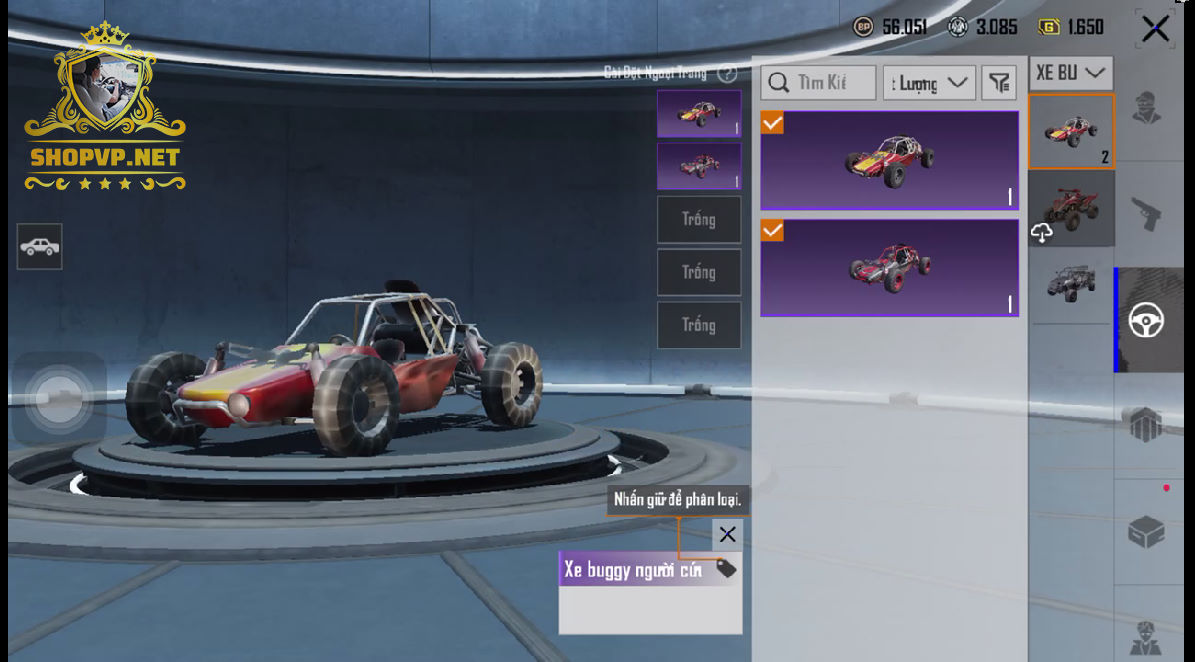Switch to the character outfit tab
Image resolution: width=1195 pixels, height=662 pixels.
click(x=1146, y=108)
